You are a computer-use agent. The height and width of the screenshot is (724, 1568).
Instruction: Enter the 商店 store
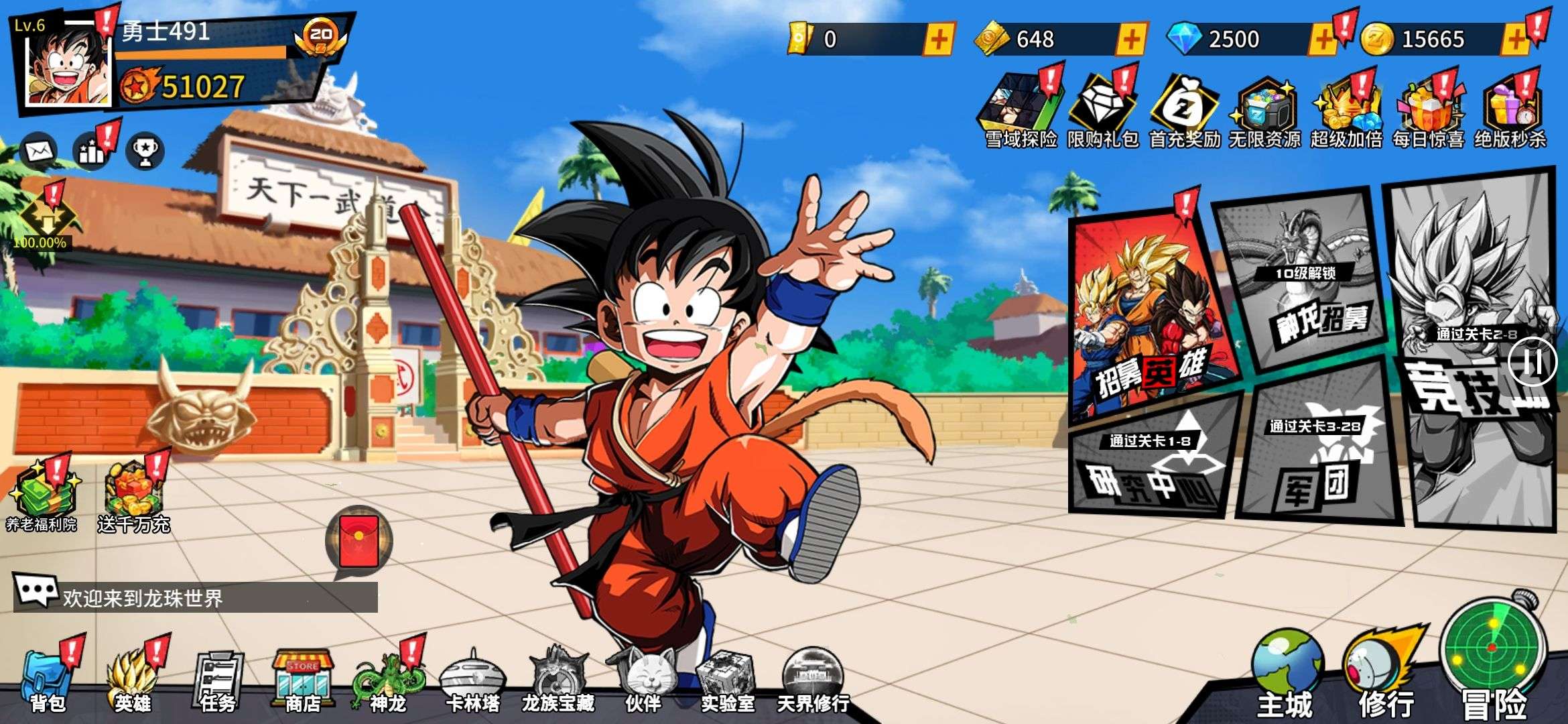303,680
